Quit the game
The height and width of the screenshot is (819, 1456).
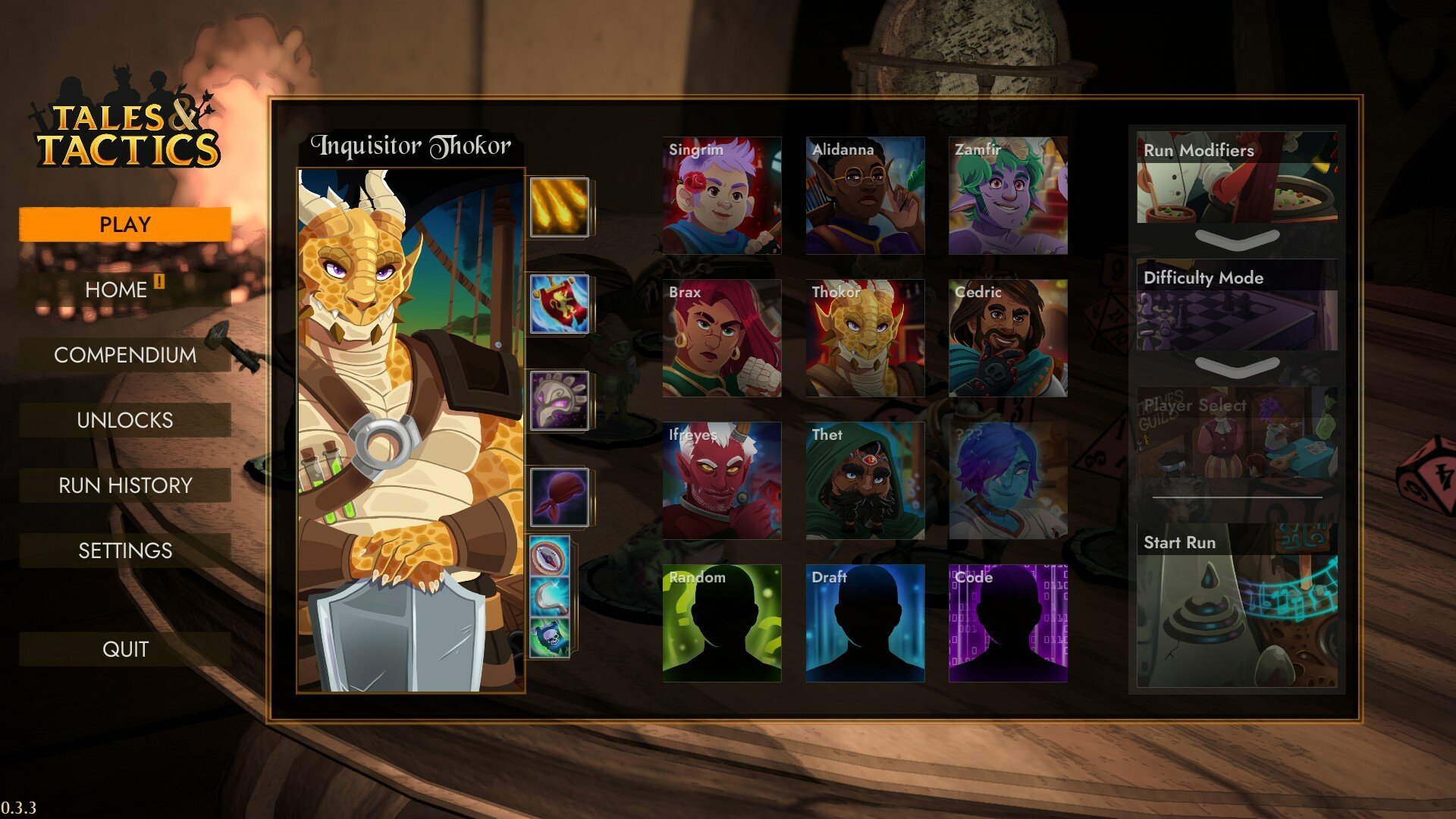124,649
